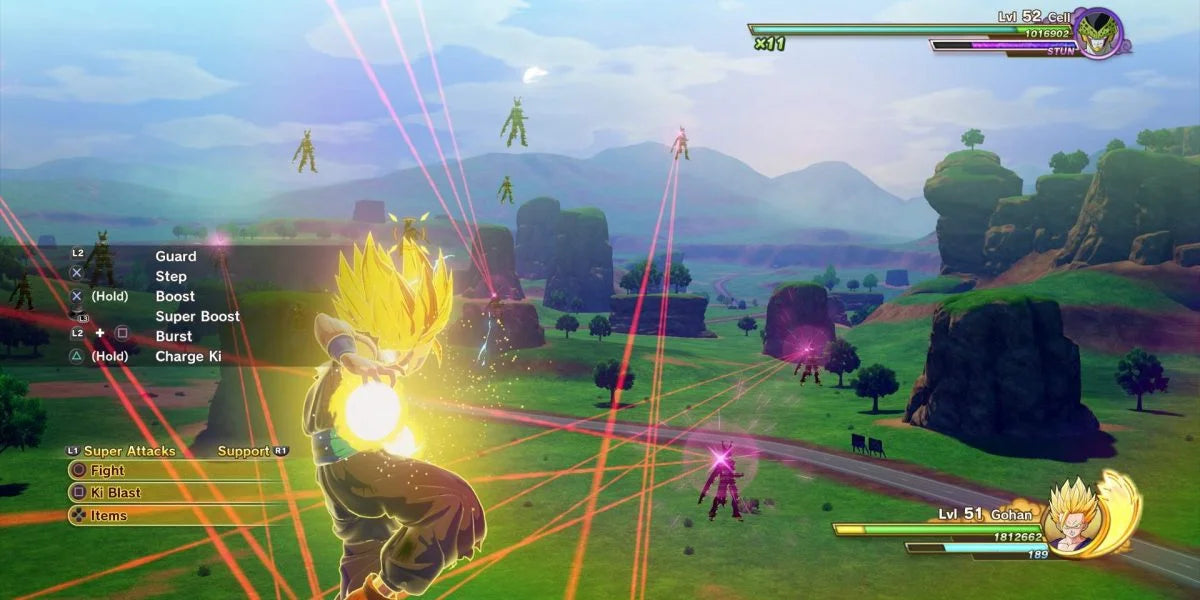Choose the Ki Blast command
The height and width of the screenshot is (600, 1200).
[x=116, y=492]
